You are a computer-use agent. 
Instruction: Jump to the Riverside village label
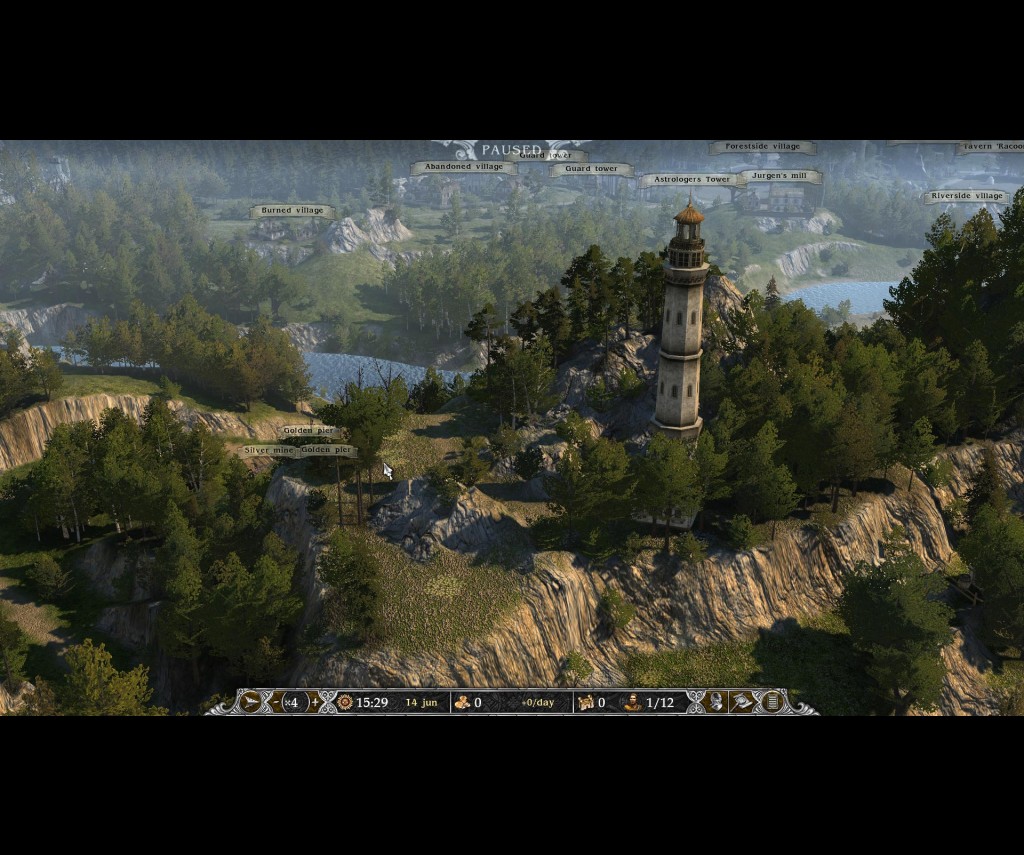(x=966, y=196)
